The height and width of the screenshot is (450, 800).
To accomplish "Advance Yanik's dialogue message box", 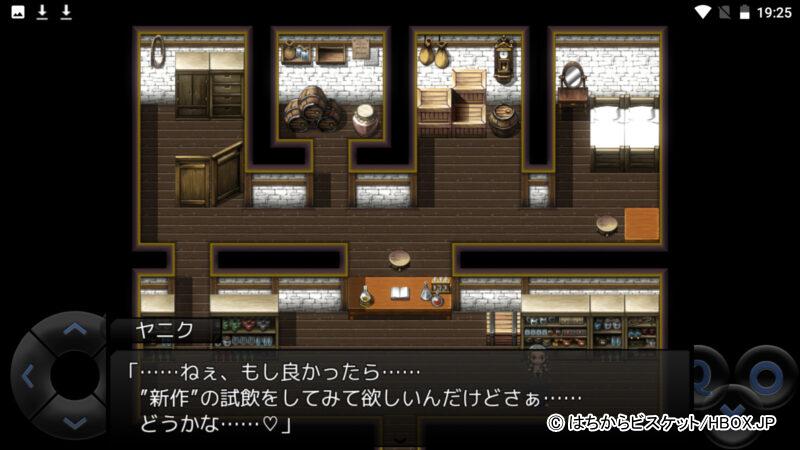I will [400, 394].
